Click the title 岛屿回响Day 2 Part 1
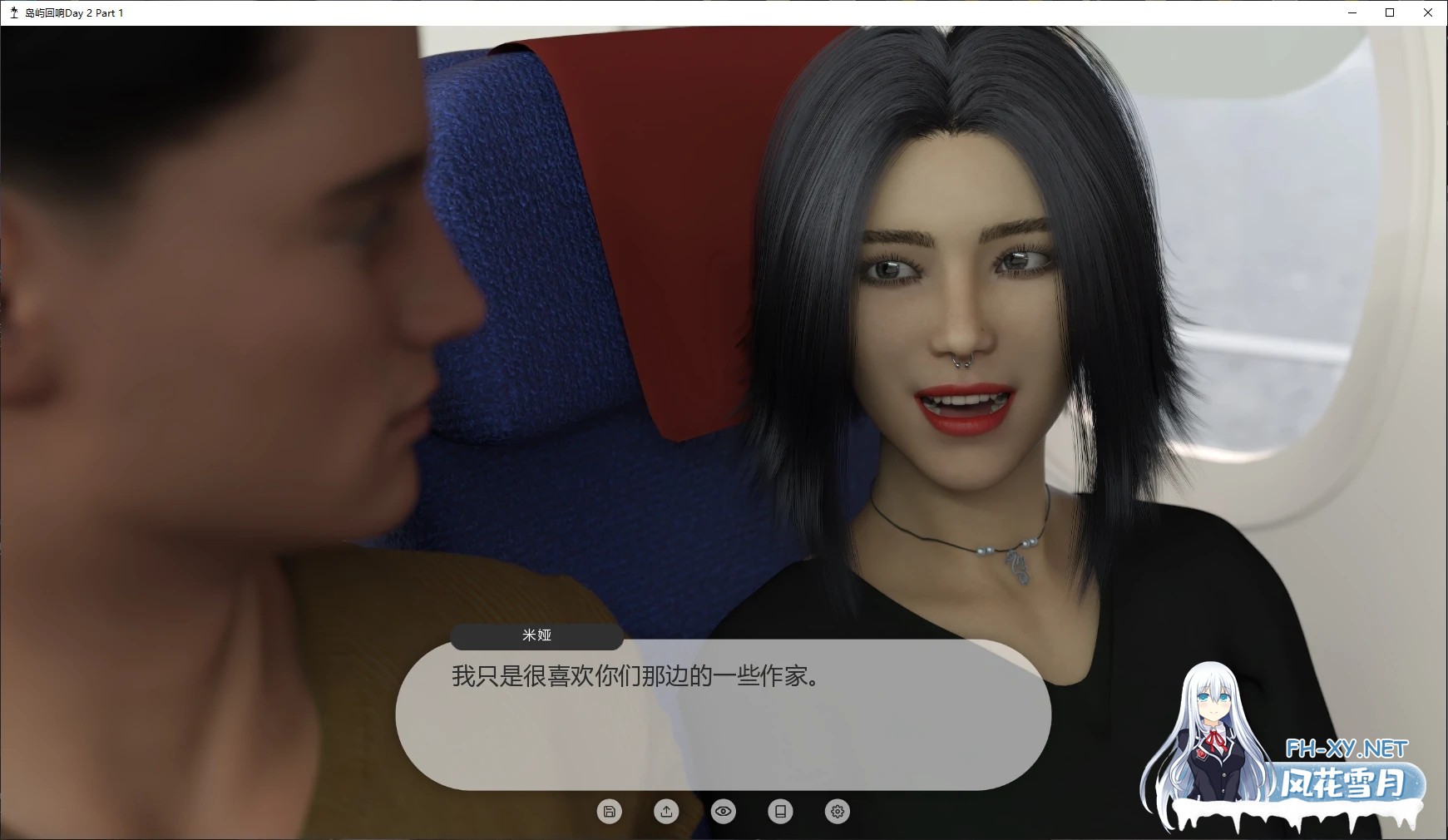 73,12
